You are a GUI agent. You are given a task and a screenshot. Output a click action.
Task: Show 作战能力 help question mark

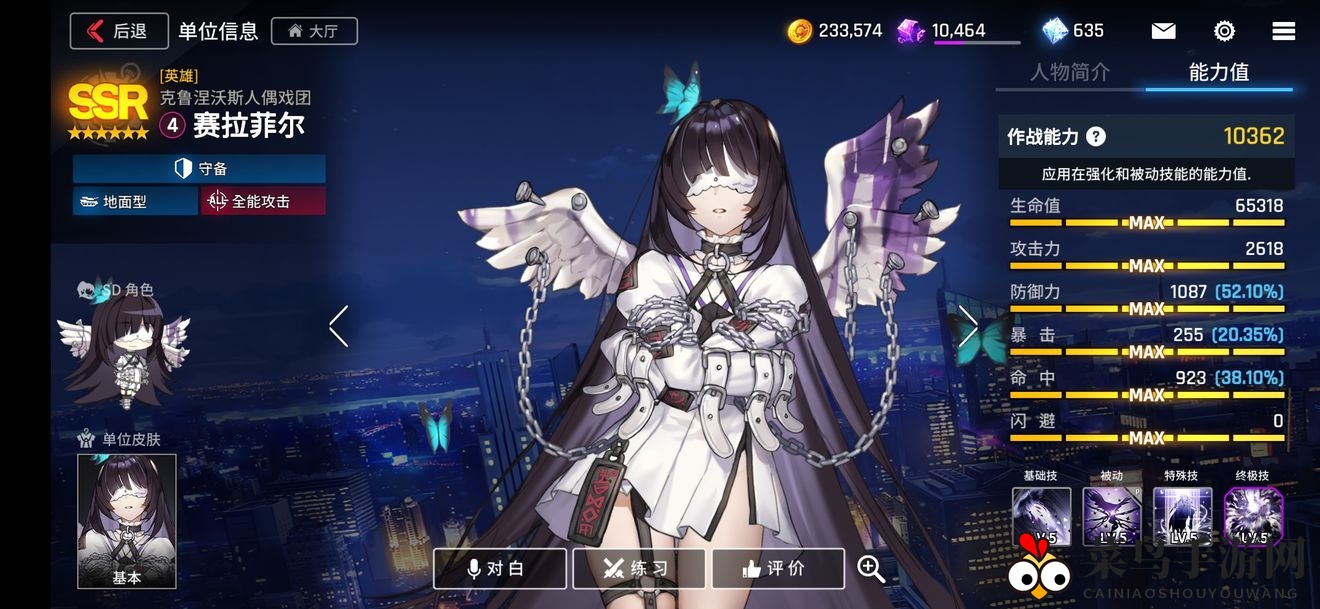click(1096, 137)
